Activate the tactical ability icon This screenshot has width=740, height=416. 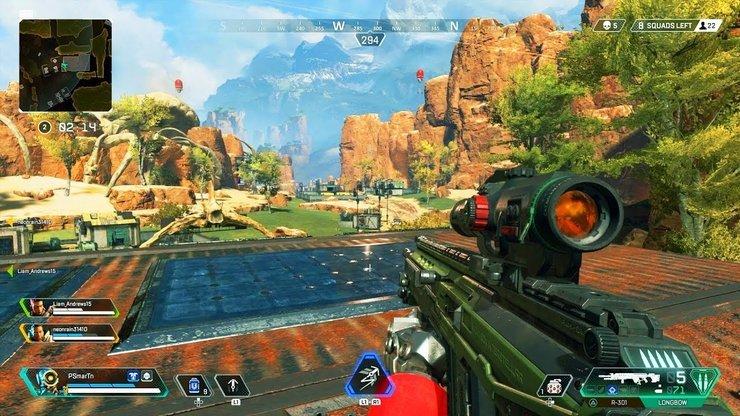tap(232, 385)
